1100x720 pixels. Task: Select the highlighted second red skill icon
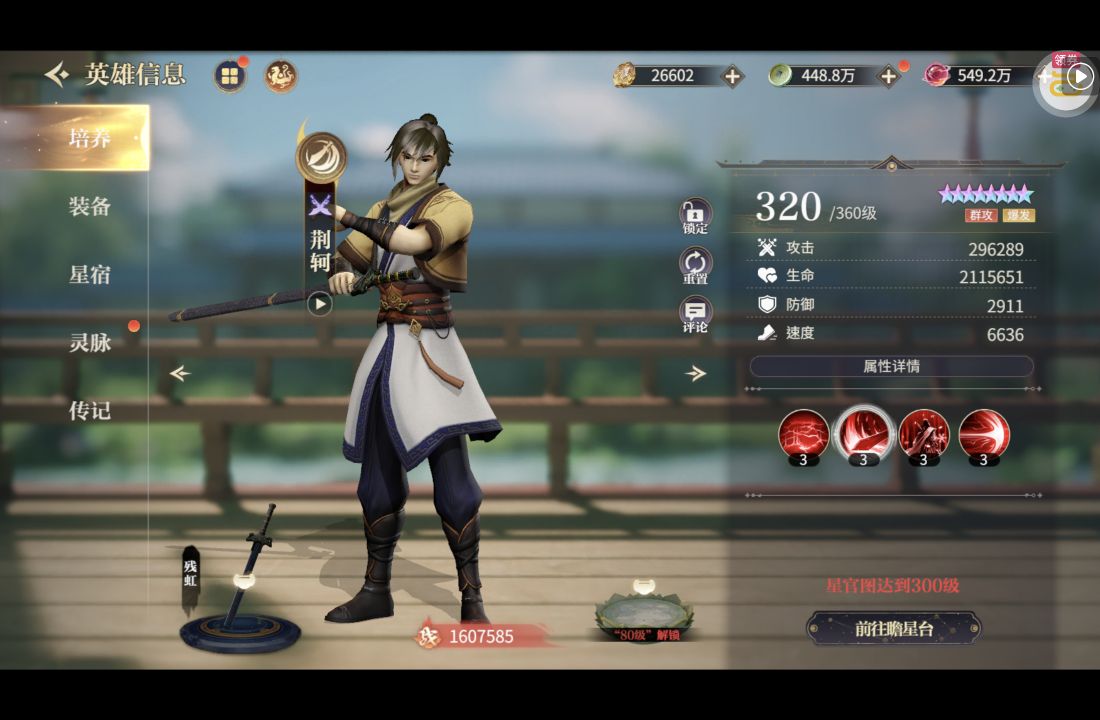pos(864,436)
